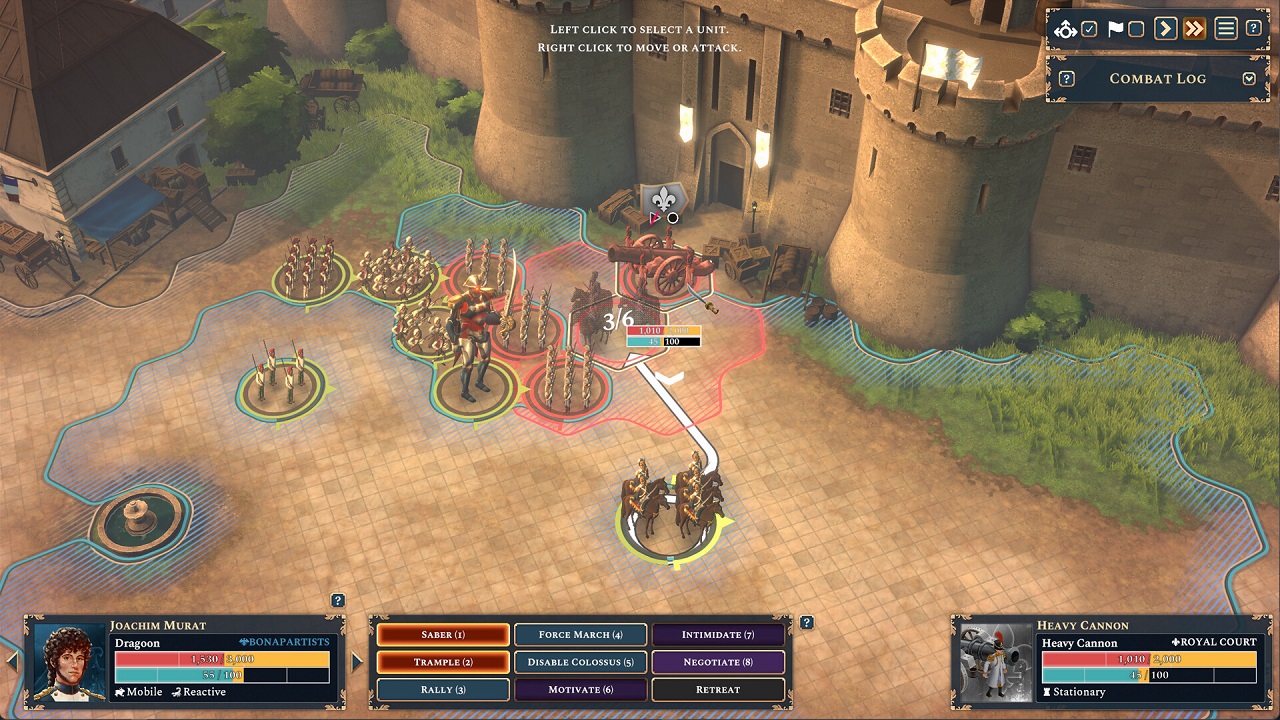This screenshot has height=720, width=1280.
Task: Choose the Negotiate action
Action: point(718,662)
